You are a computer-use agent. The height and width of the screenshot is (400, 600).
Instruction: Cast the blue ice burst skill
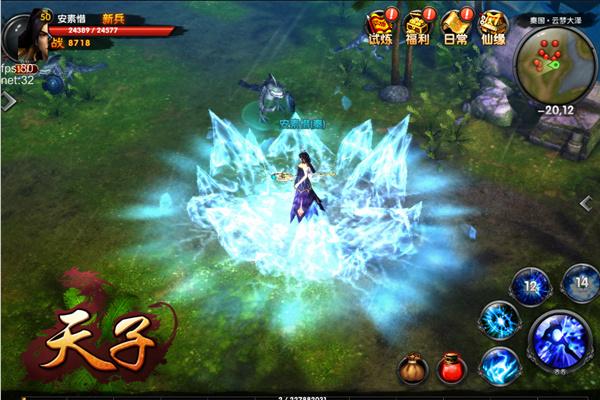[496, 322]
